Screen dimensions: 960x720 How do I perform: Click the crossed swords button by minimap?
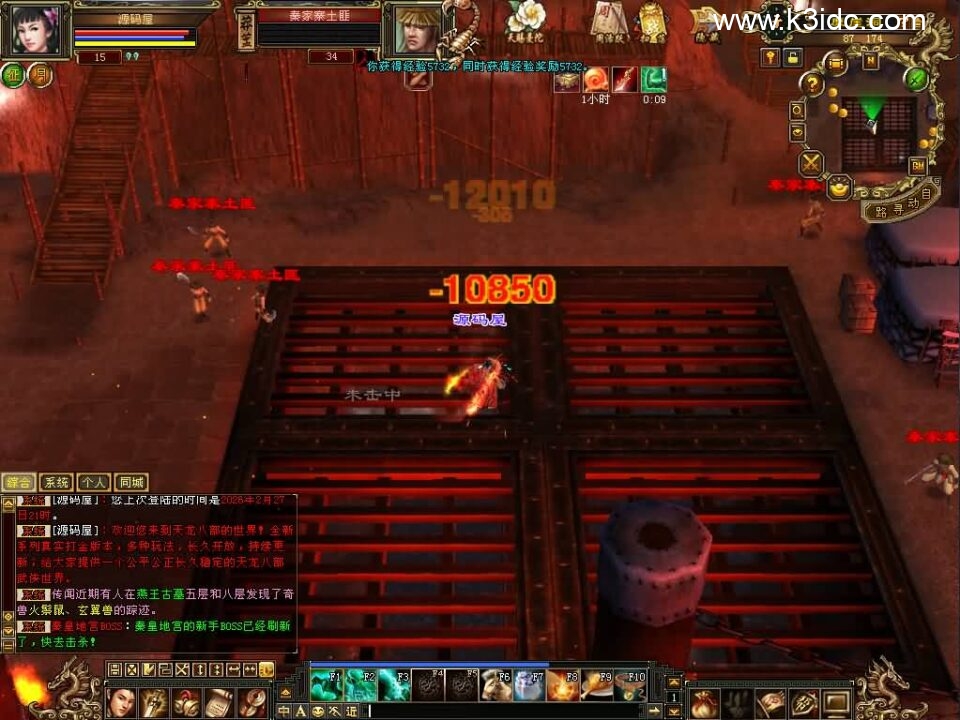(811, 163)
